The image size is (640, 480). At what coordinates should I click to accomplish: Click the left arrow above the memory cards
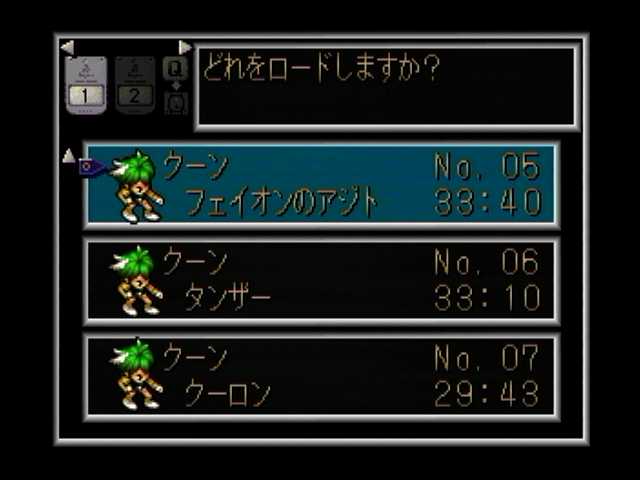click(67, 47)
